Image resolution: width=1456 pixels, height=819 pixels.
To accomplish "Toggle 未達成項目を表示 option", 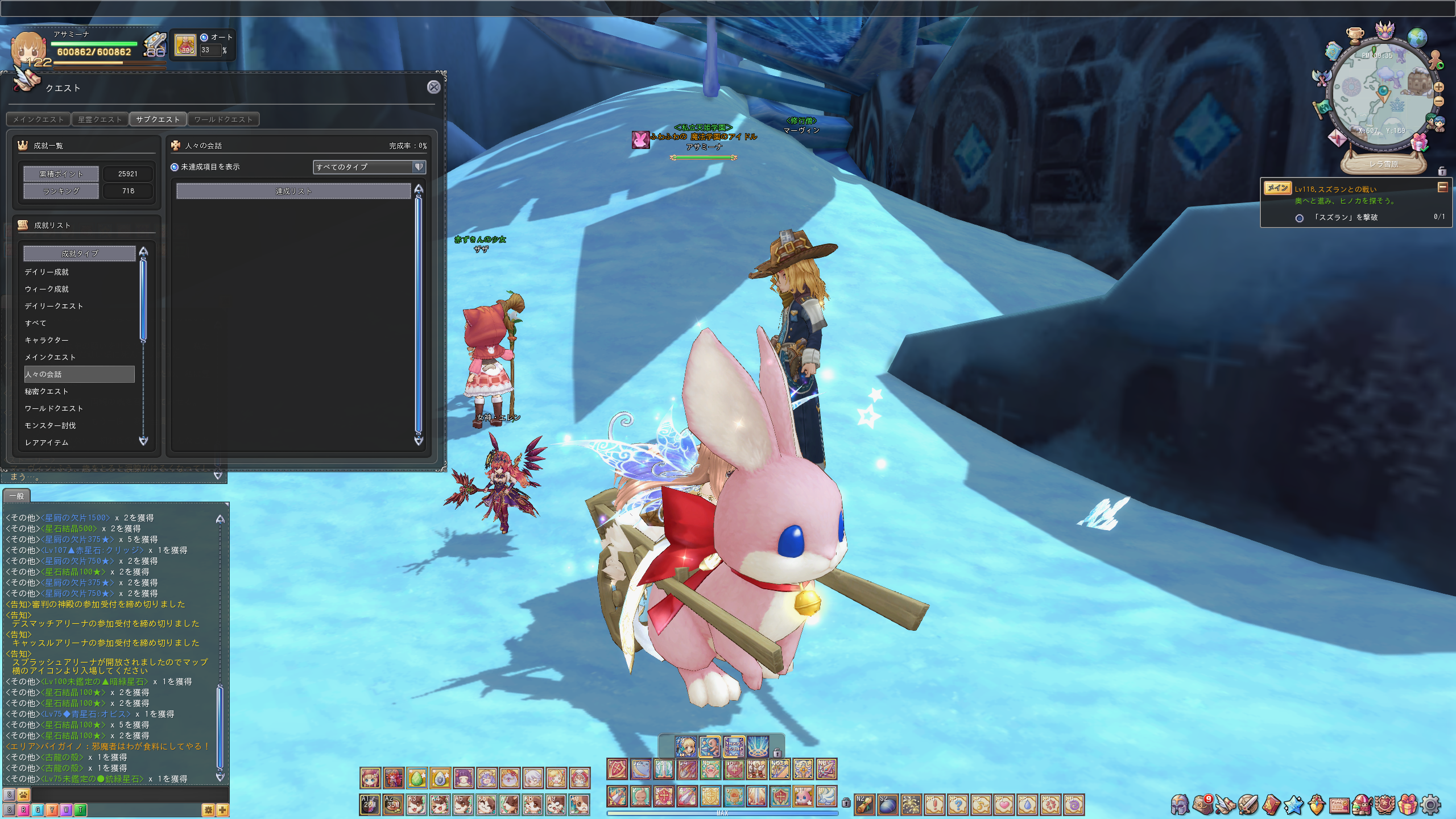I will (x=175, y=167).
